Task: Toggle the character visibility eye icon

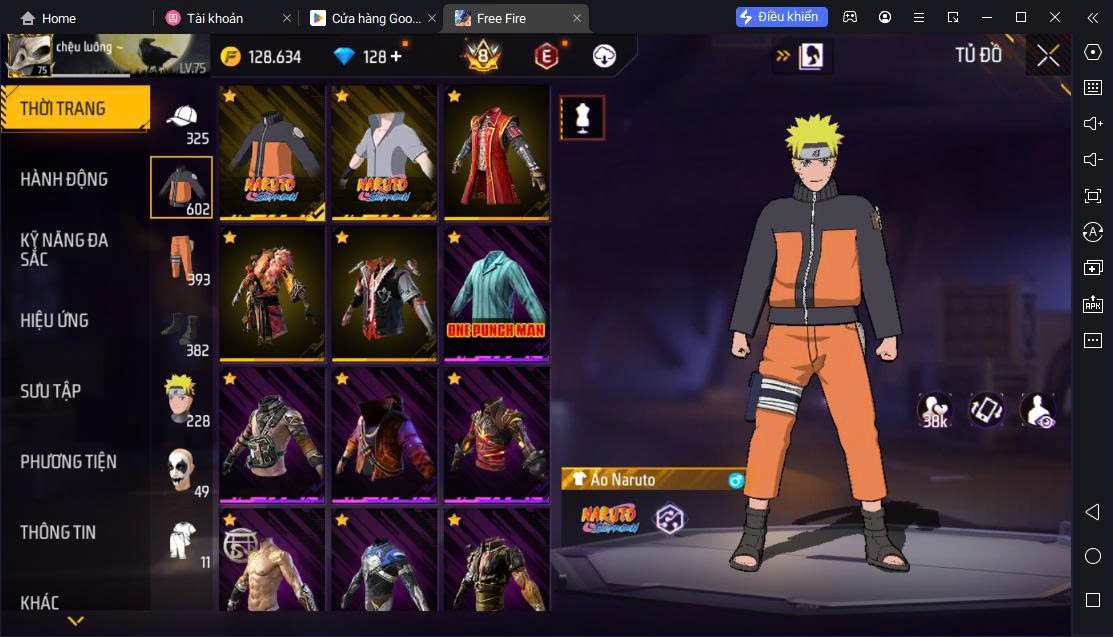Action: pyautogui.click(x=1038, y=410)
